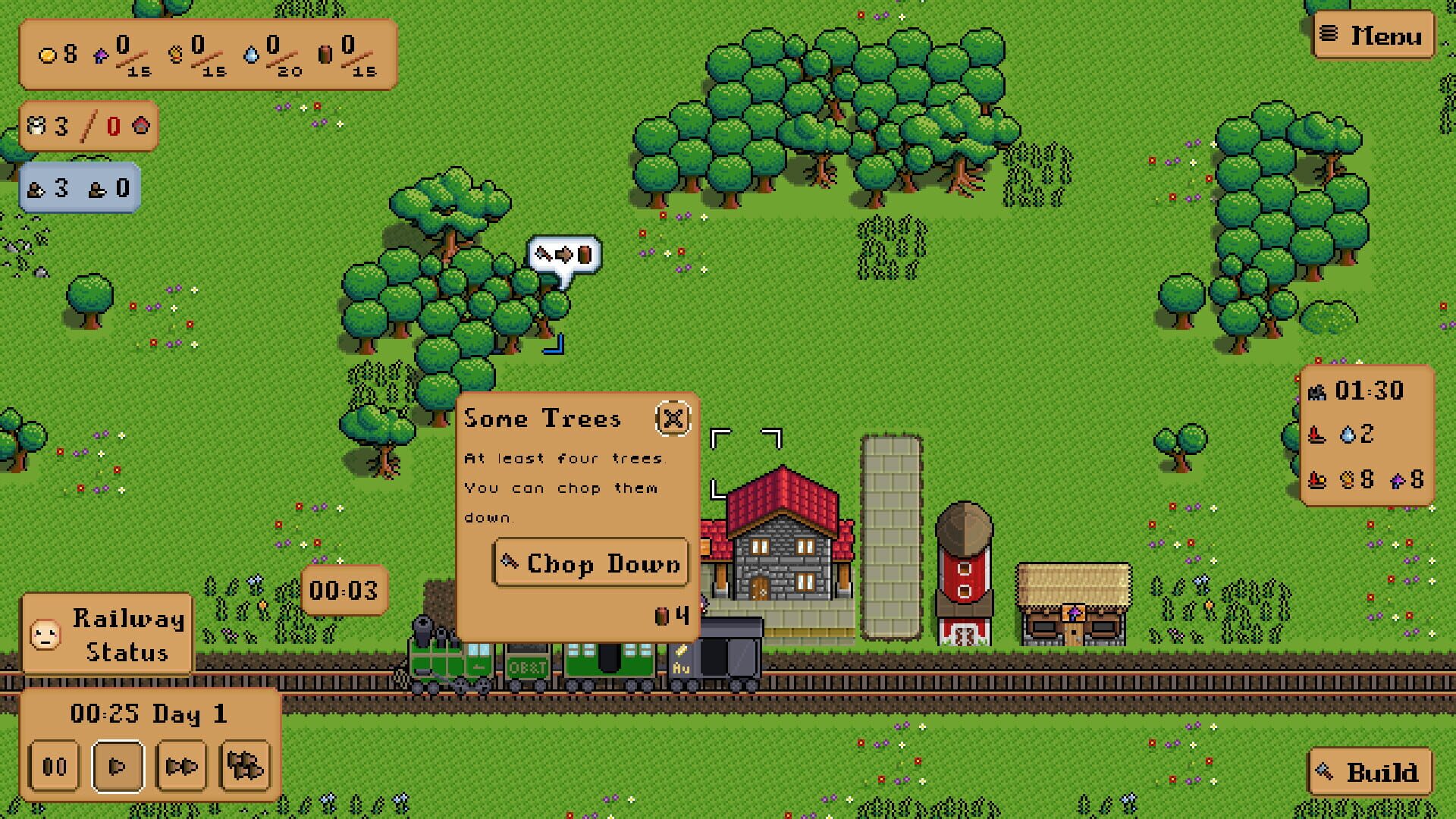Image resolution: width=1456 pixels, height=819 pixels.
Task: Click the water drop resource icon
Action: pos(251,55)
